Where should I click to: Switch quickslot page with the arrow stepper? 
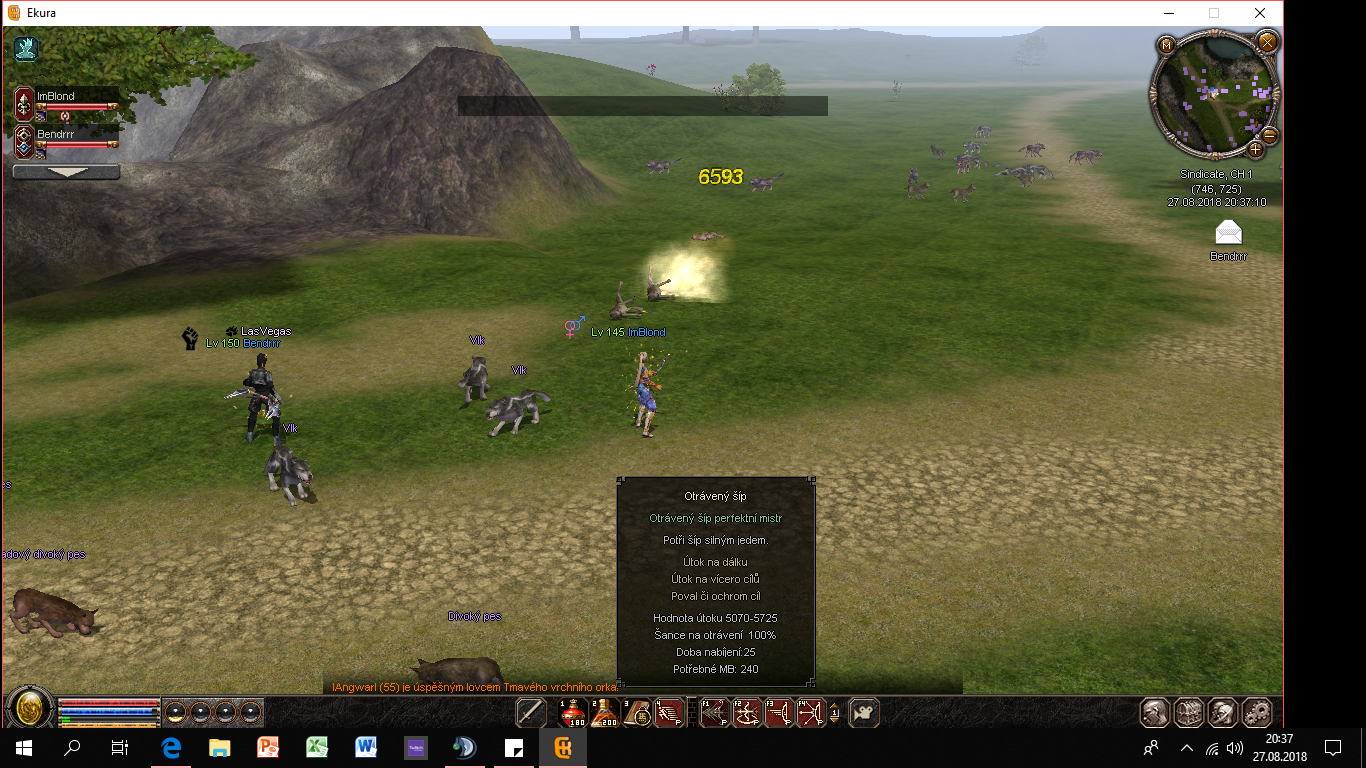pos(835,712)
